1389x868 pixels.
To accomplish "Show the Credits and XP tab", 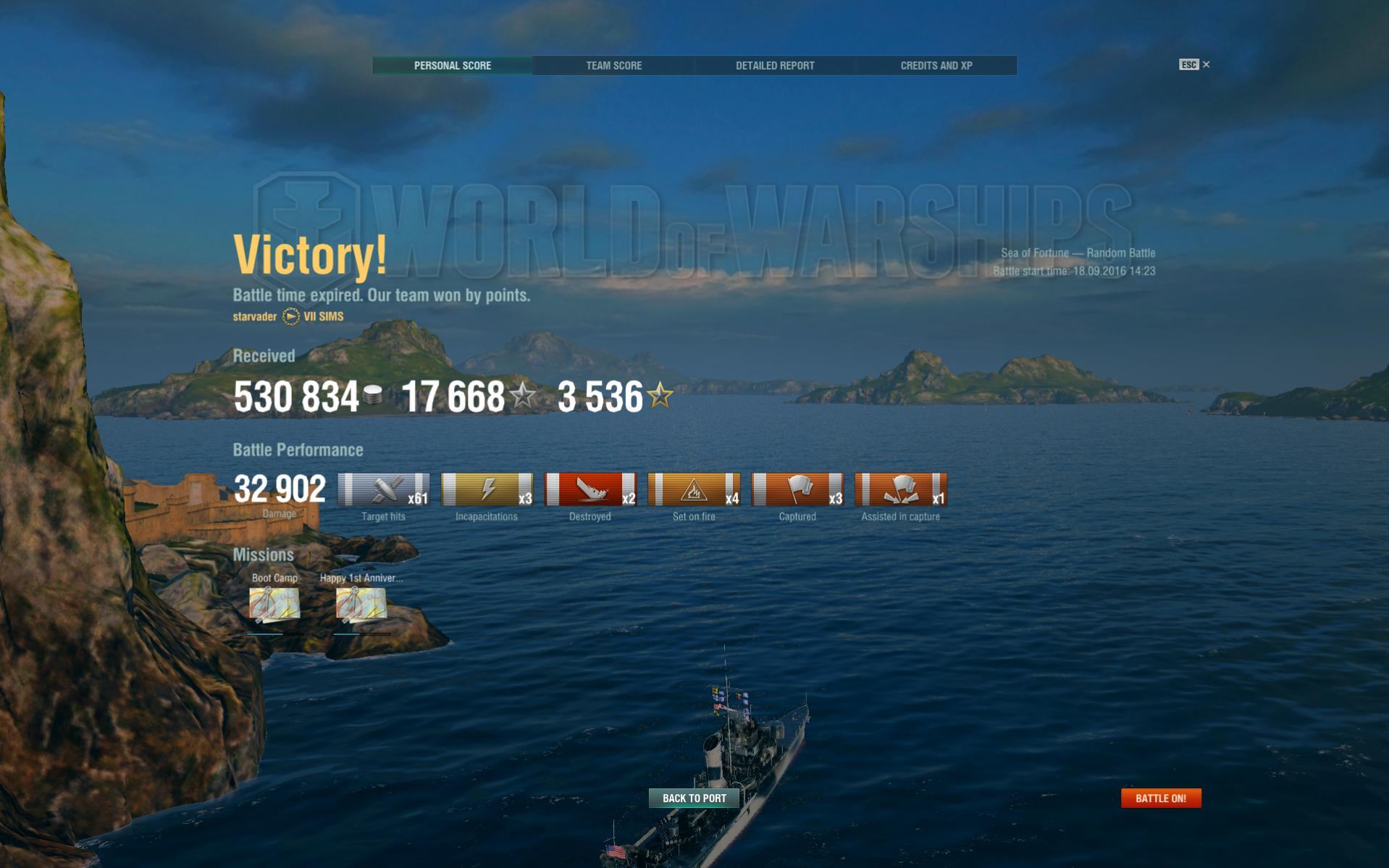I will coord(936,65).
